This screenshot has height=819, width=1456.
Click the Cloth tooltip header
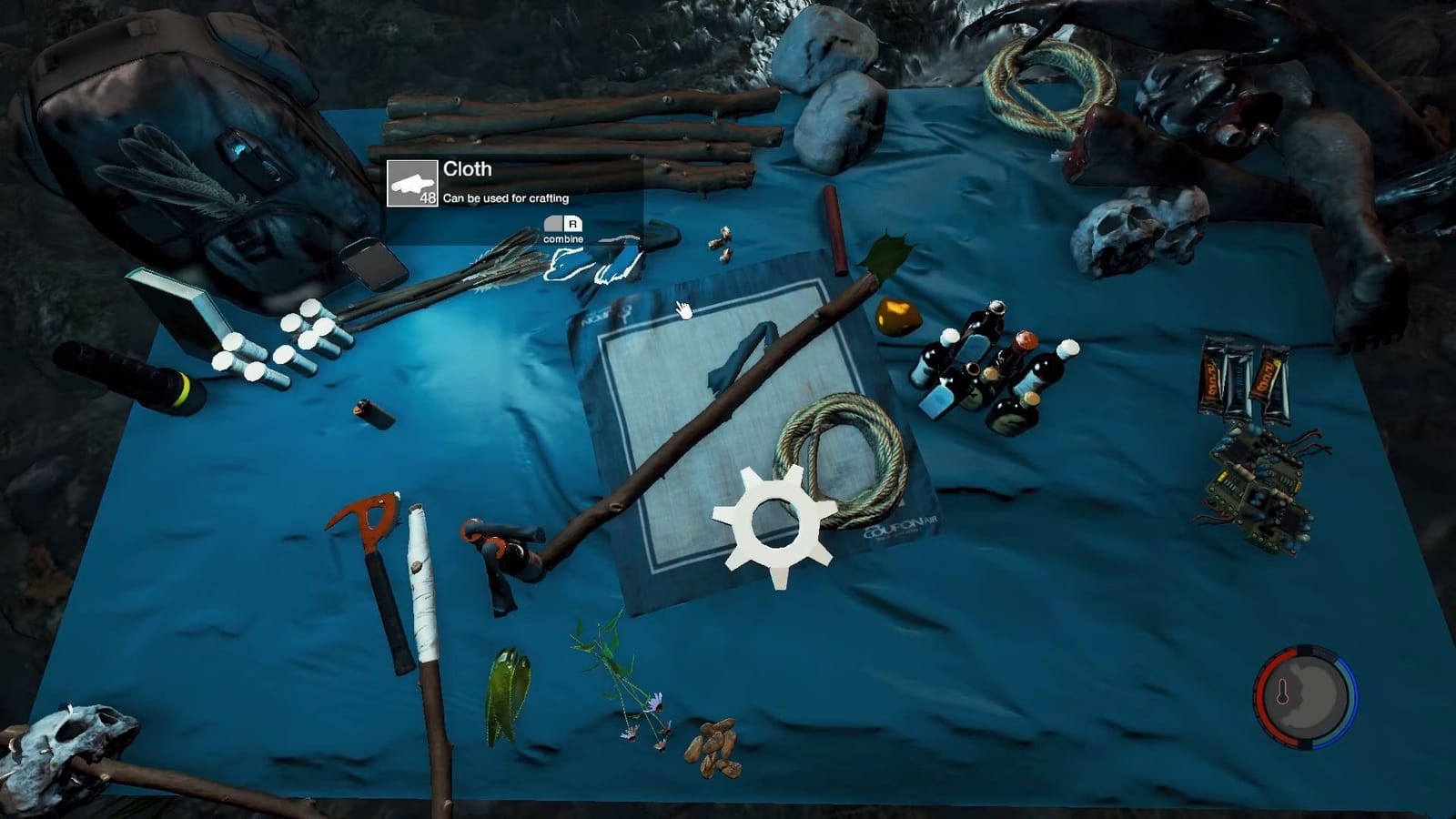click(466, 169)
